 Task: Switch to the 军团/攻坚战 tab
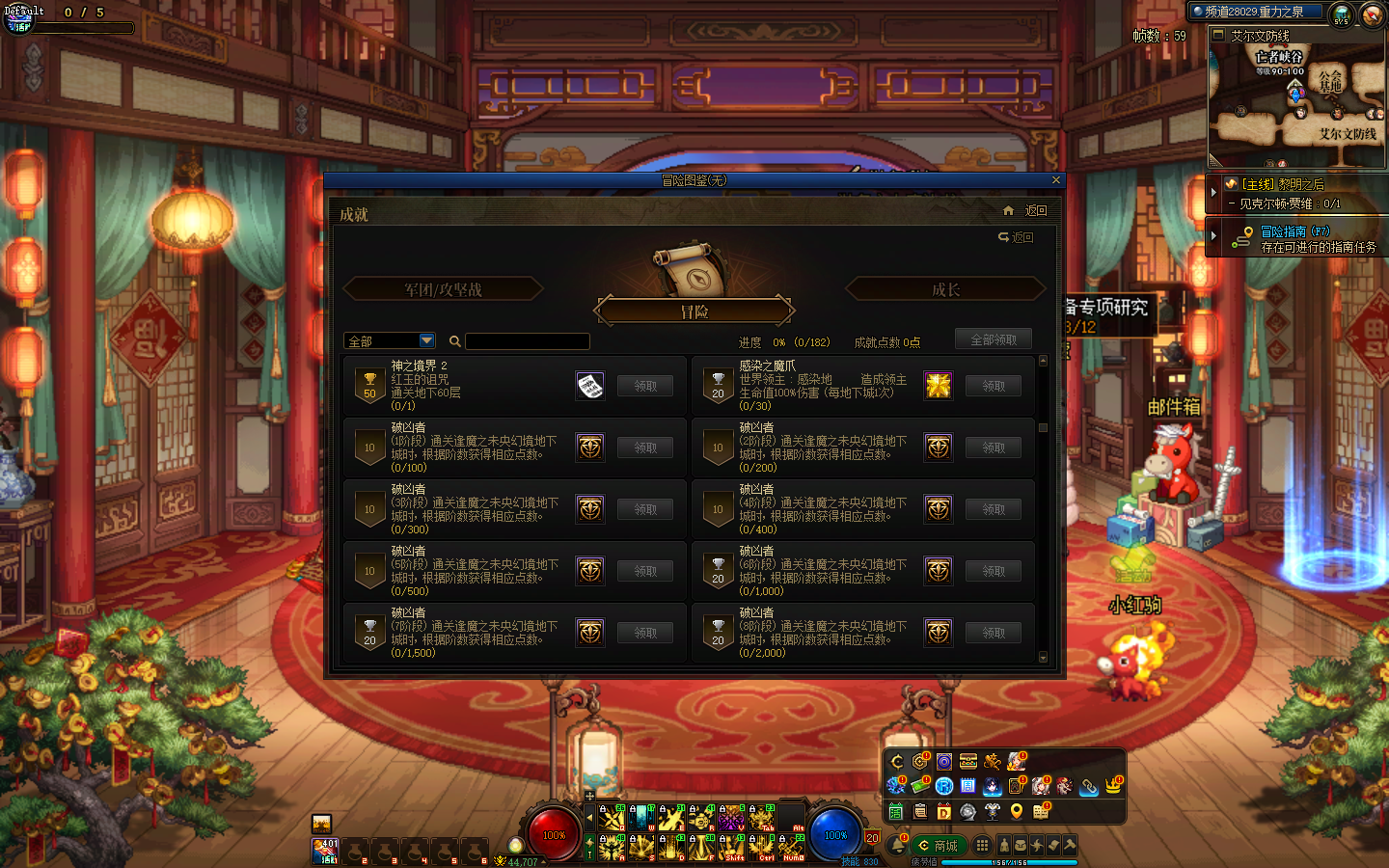pyautogui.click(x=443, y=289)
